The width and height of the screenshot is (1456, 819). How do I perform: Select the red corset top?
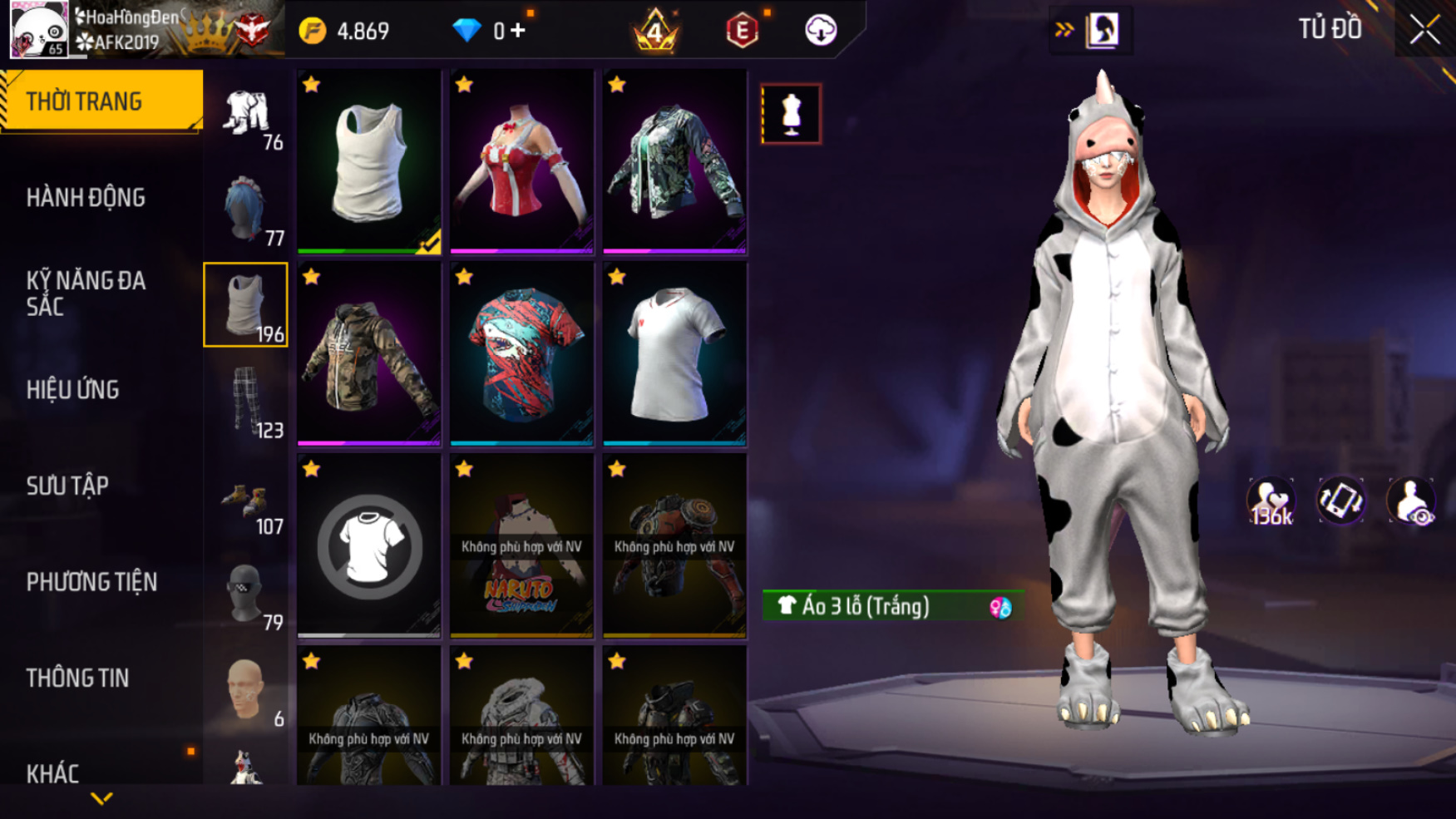click(521, 161)
